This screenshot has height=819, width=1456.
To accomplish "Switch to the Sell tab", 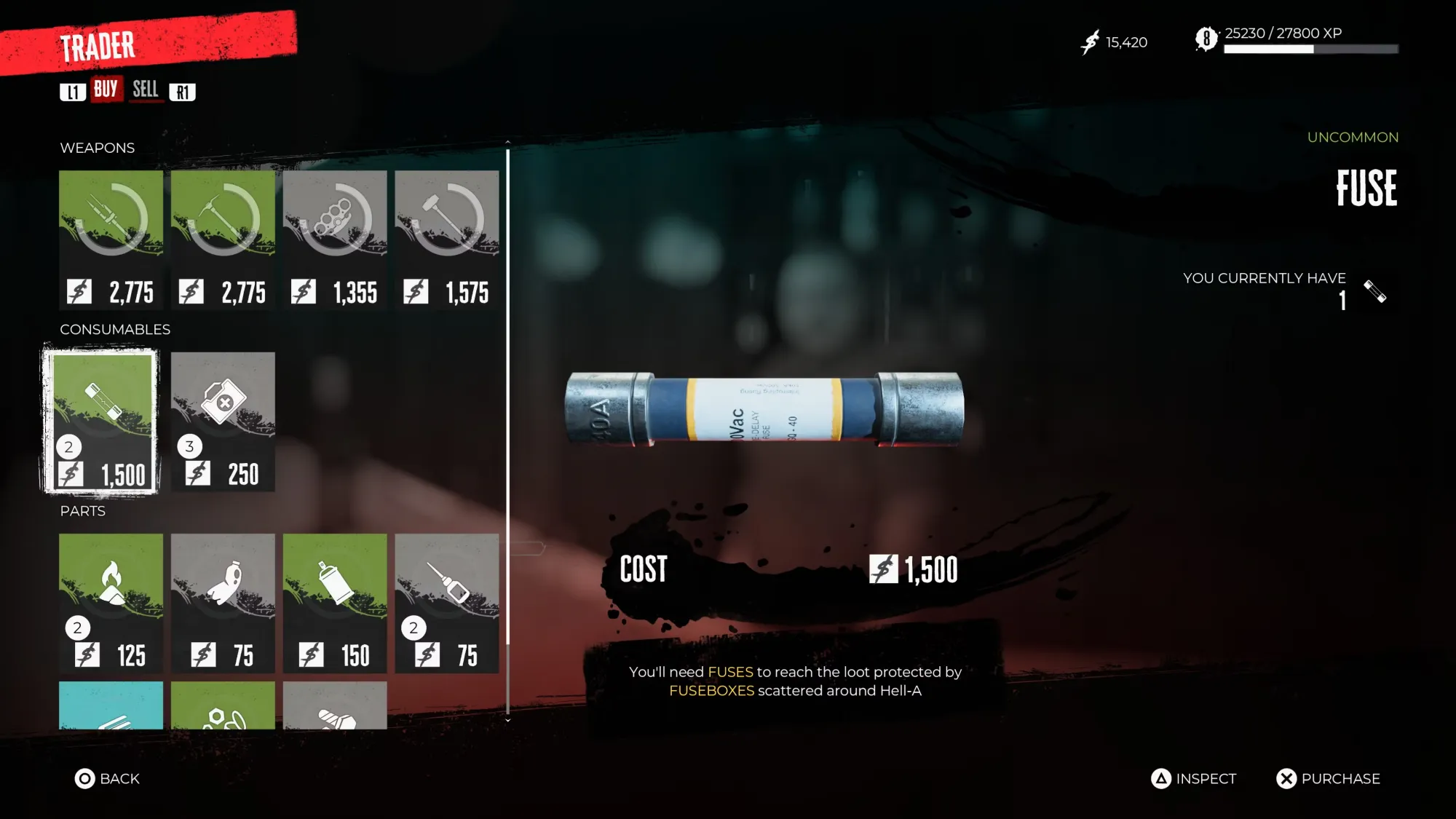I will click(145, 90).
